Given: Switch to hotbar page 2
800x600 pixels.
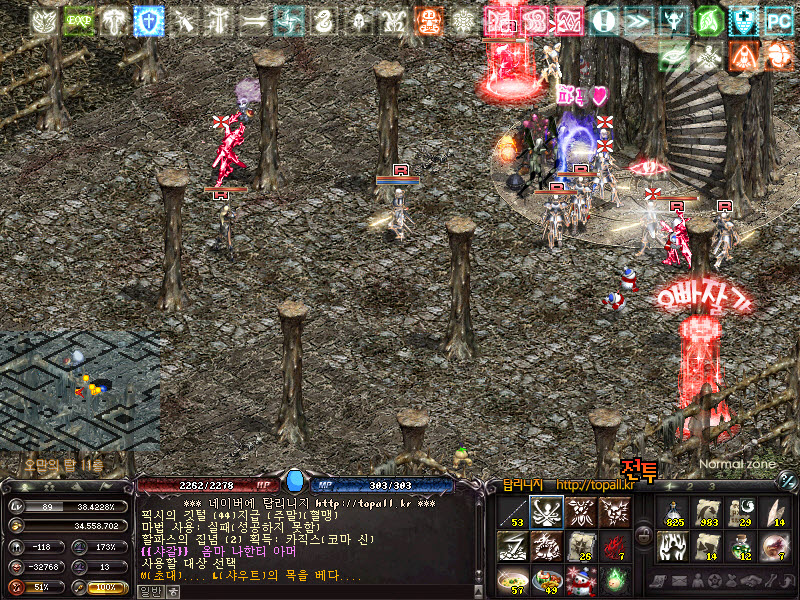Looking at the screenshot, I should point(688,487).
